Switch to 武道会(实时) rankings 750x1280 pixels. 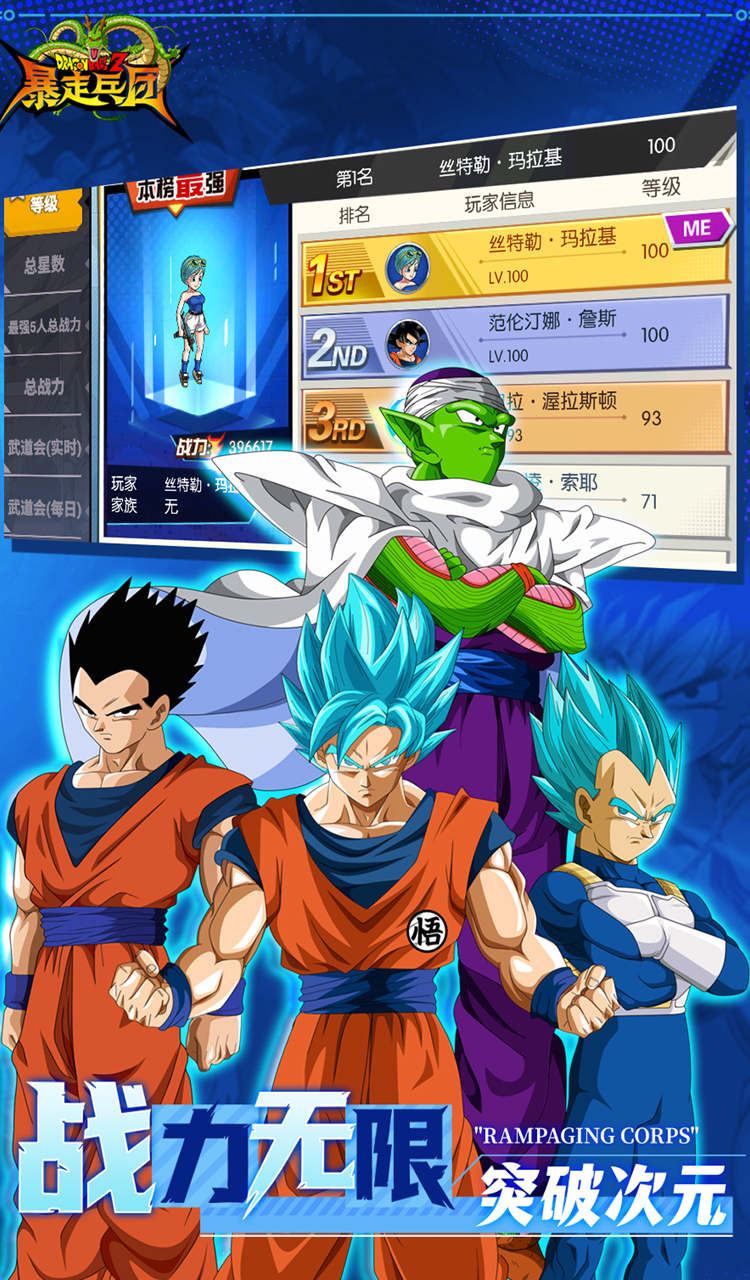[45, 447]
